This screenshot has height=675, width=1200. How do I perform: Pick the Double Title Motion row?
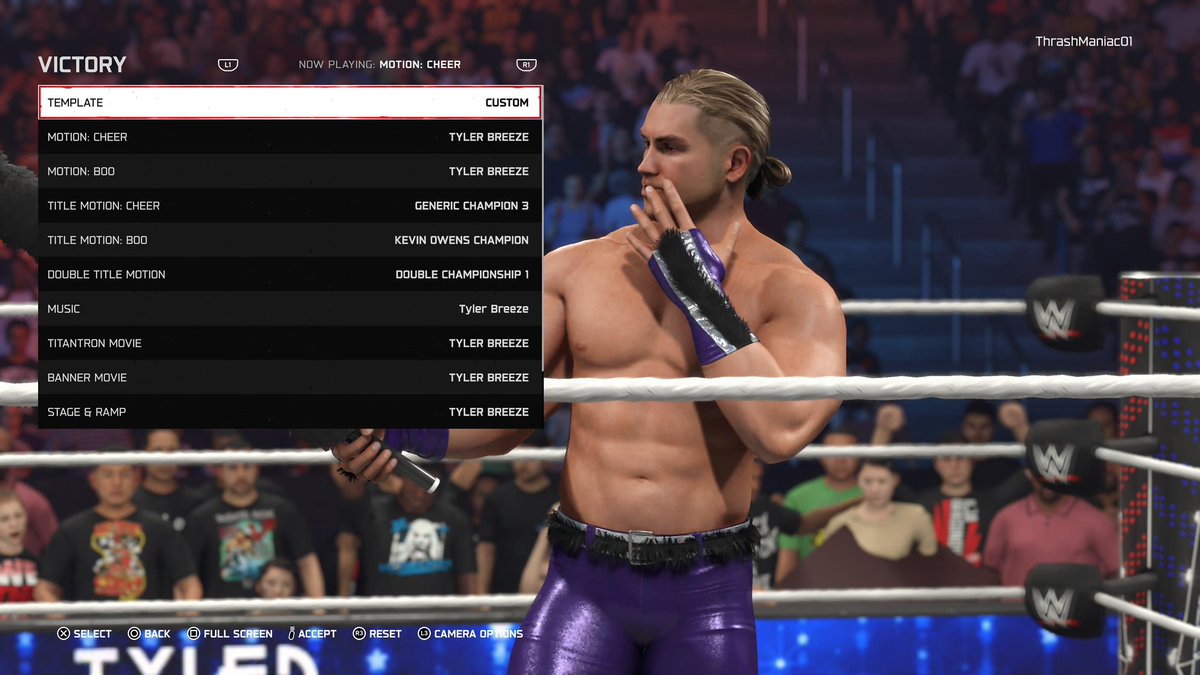tap(290, 274)
